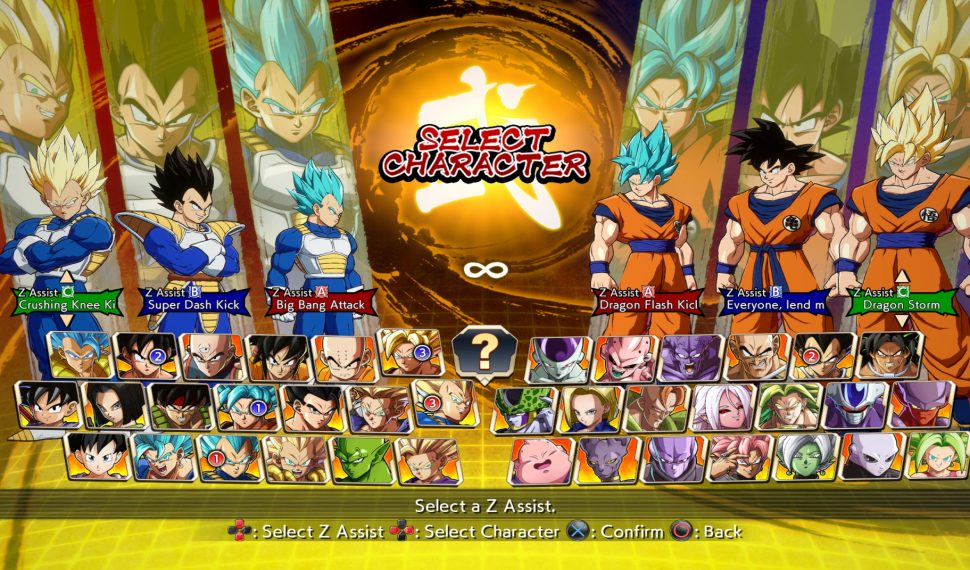Pick the fat pink Majin Buu

coord(543,459)
